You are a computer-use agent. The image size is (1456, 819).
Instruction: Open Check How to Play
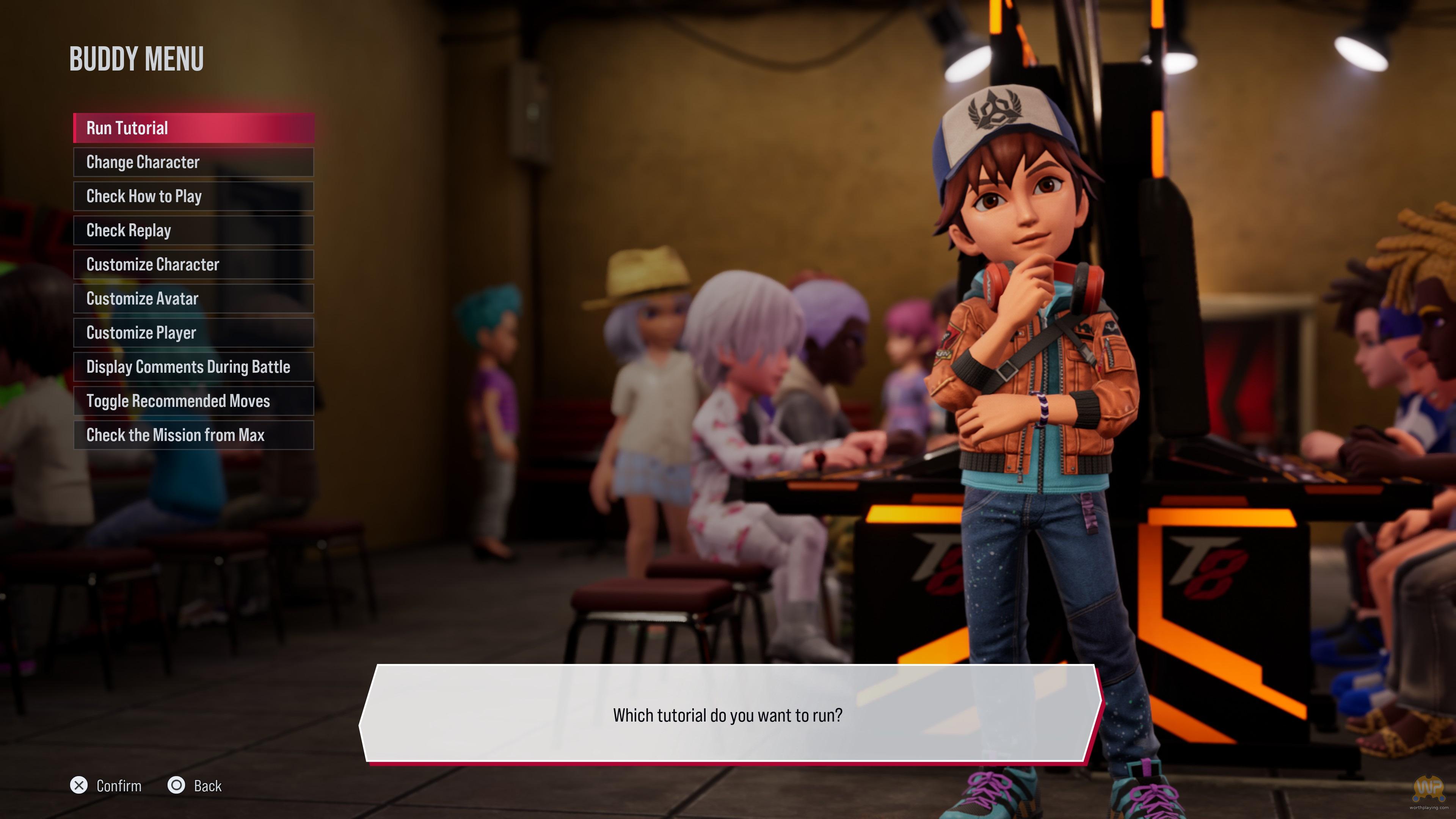pyautogui.click(x=193, y=196)
